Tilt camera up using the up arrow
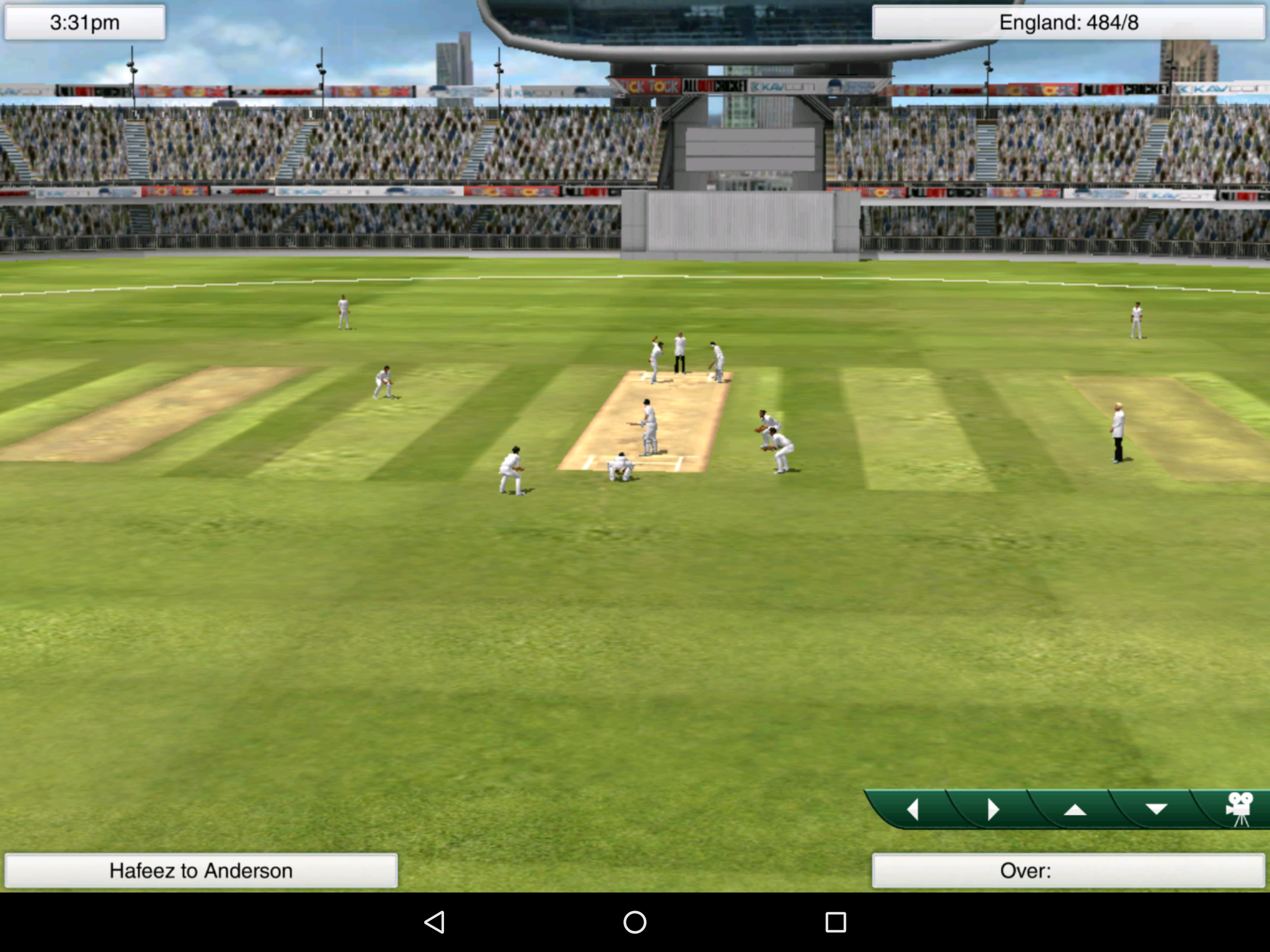Viewport: 1270px width, 952px height. tap(1075, 809)
